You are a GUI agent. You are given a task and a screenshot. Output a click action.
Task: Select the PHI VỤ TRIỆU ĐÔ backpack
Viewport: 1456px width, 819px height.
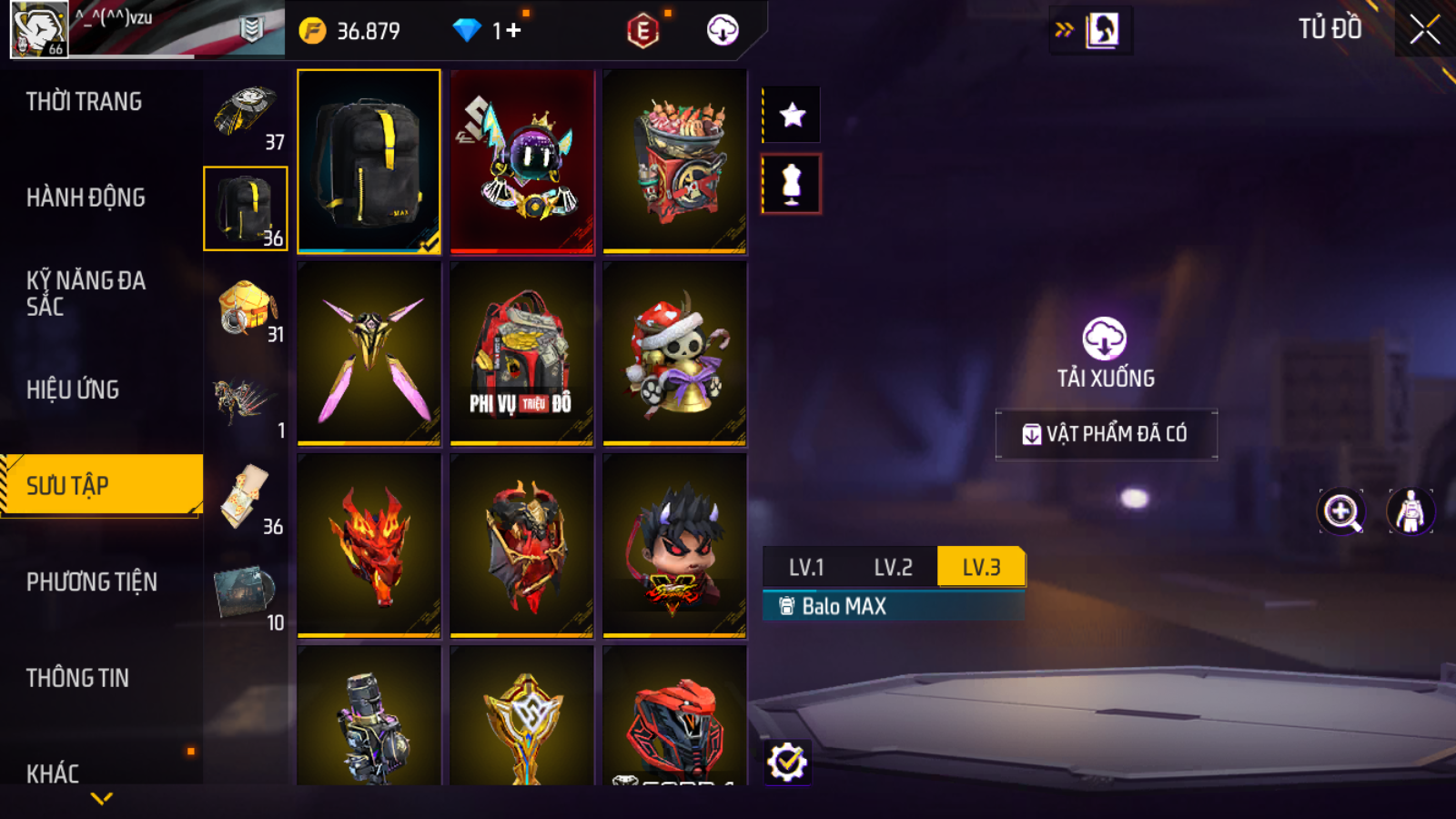(x=521, y=353)
